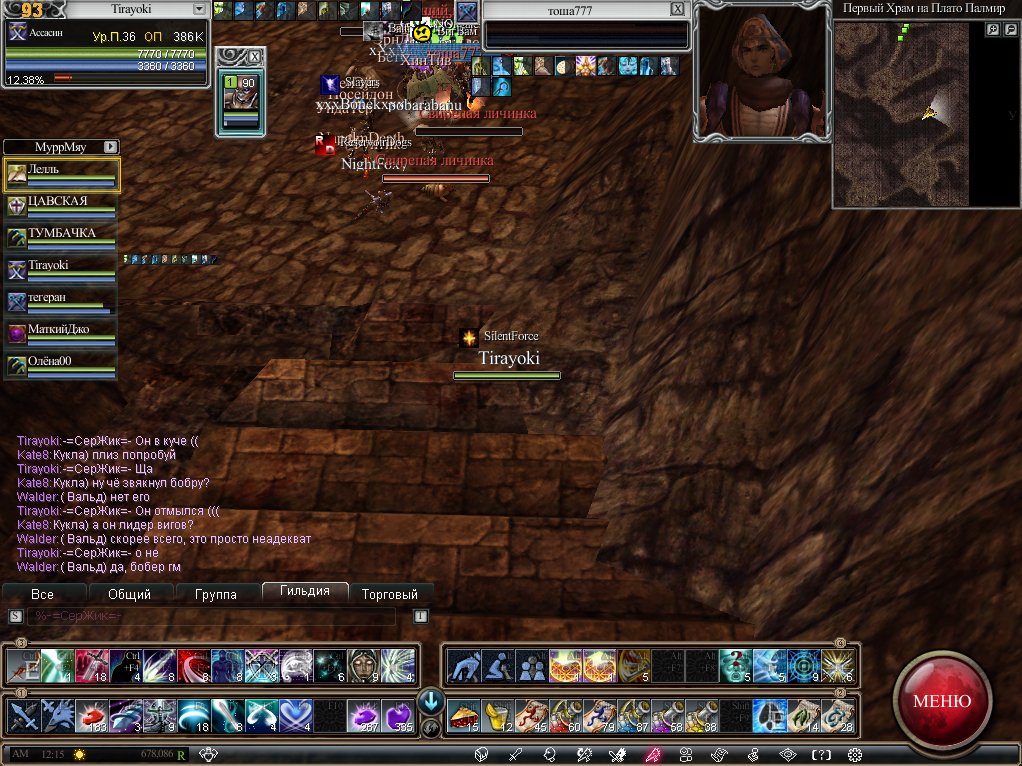Screen dimensions: 1022x766
Task: Switch to the Гильдия chat tab
Action: (305, 592)
